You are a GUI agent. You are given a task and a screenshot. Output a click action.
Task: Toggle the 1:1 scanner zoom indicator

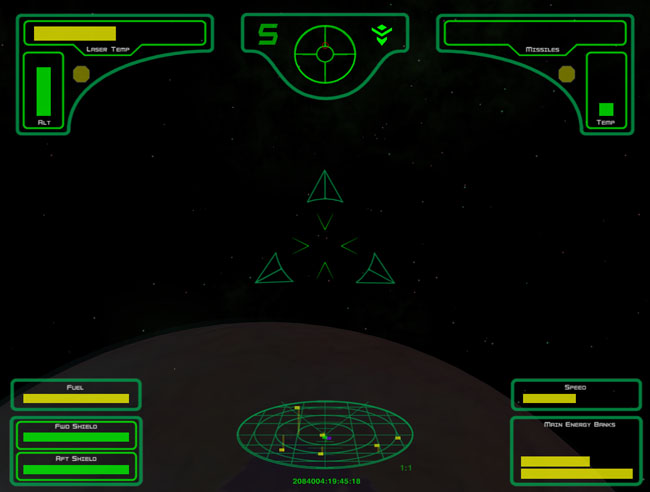click(406, 467)
